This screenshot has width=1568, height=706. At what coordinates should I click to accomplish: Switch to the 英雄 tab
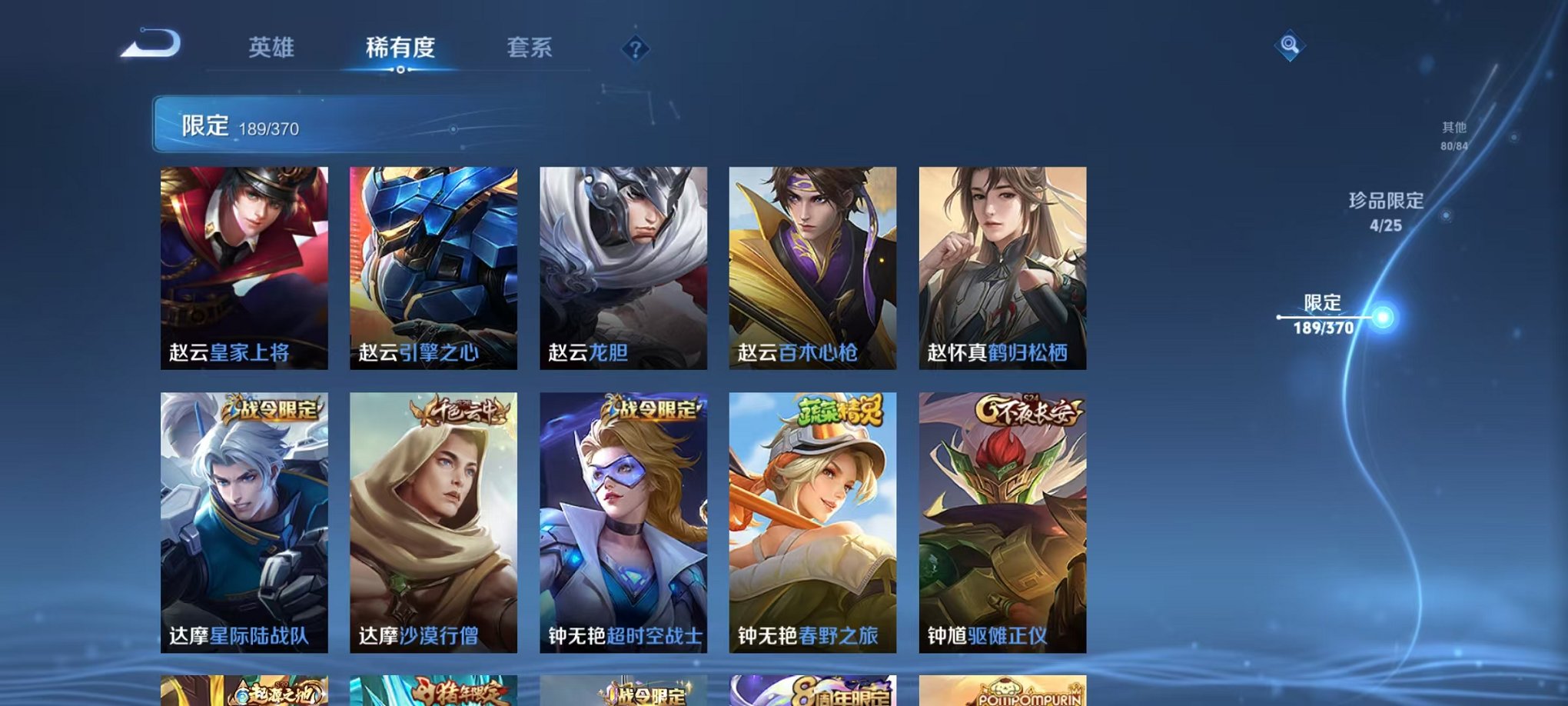271,48
